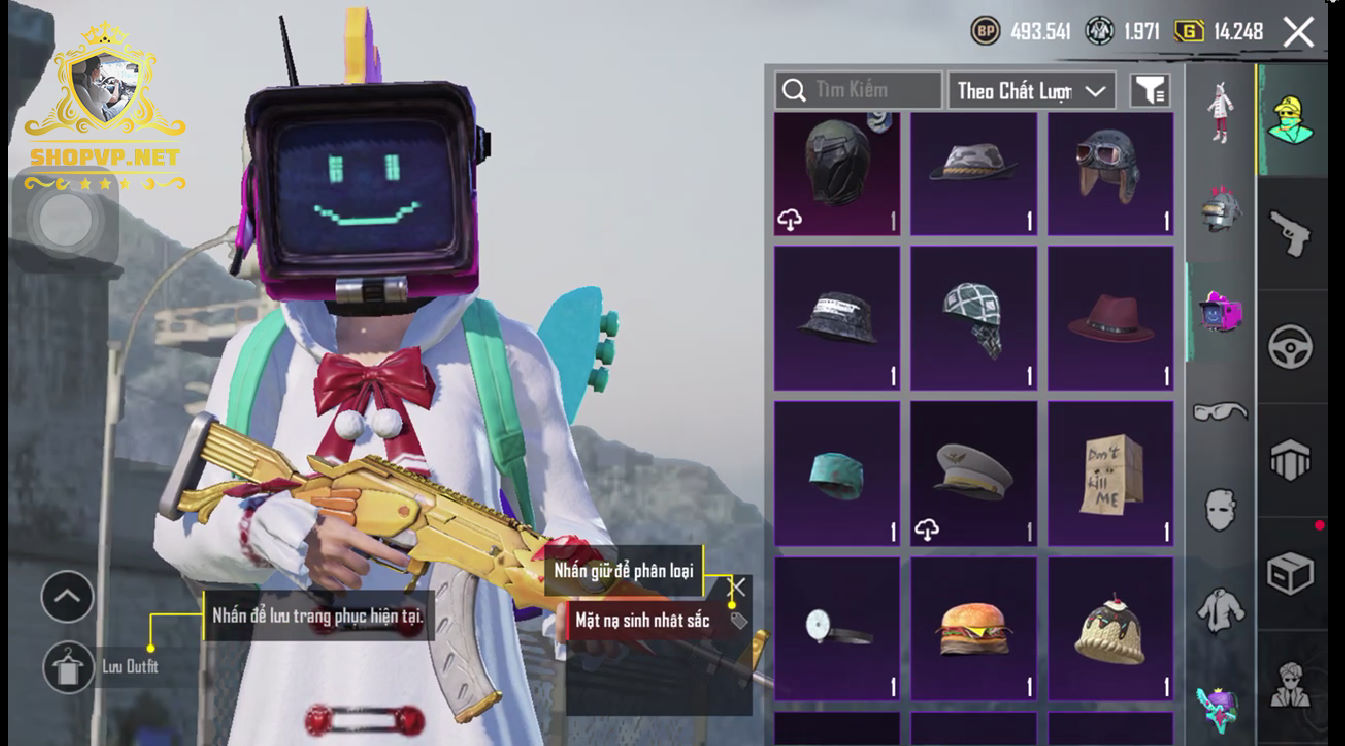Choose the hamburger hat item
Screen dimensions: 1345x746
click(x=973, y=628)
